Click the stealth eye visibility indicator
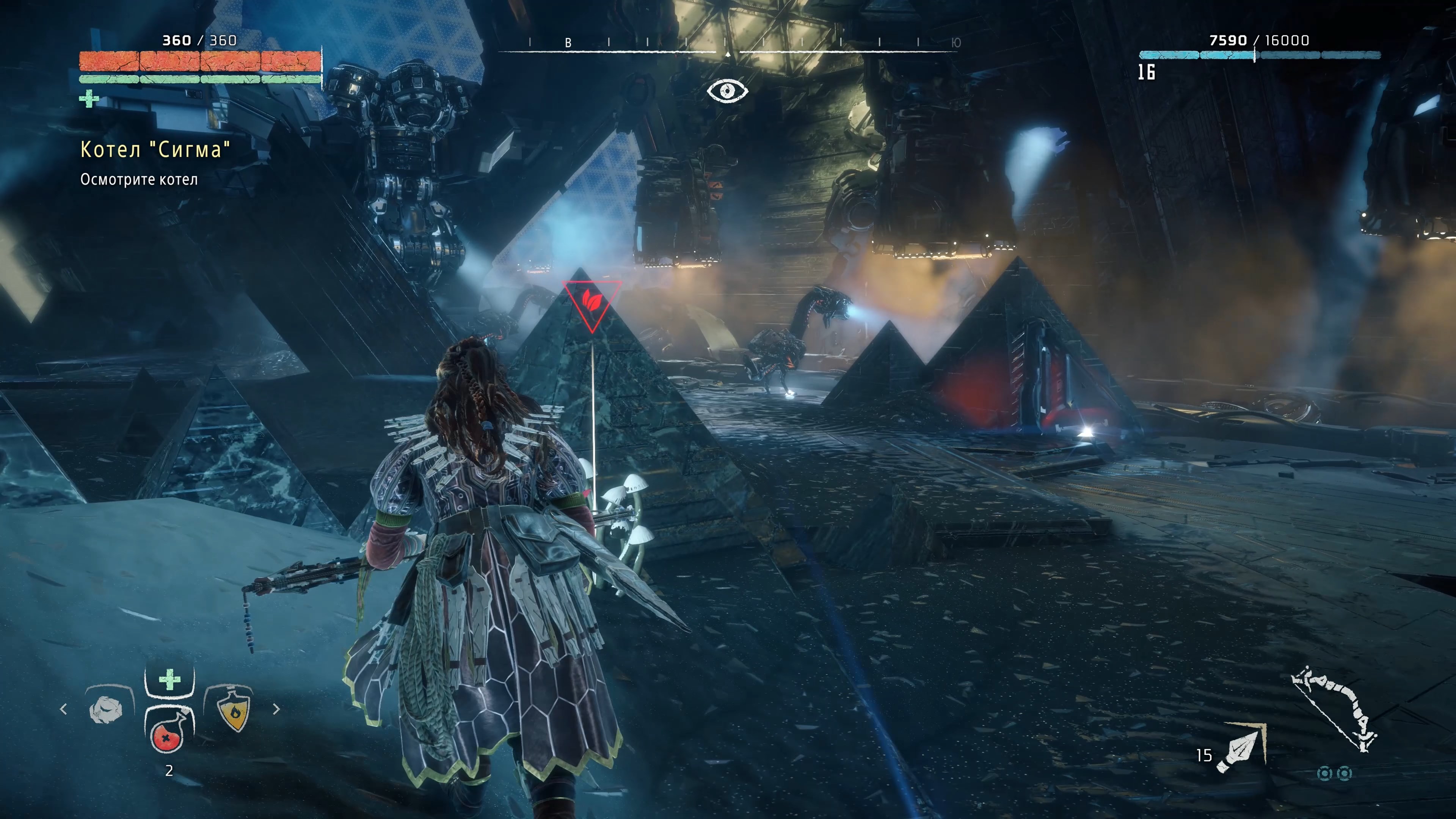The width and height of the screenshot is (1456, 819). click(728, 91)
